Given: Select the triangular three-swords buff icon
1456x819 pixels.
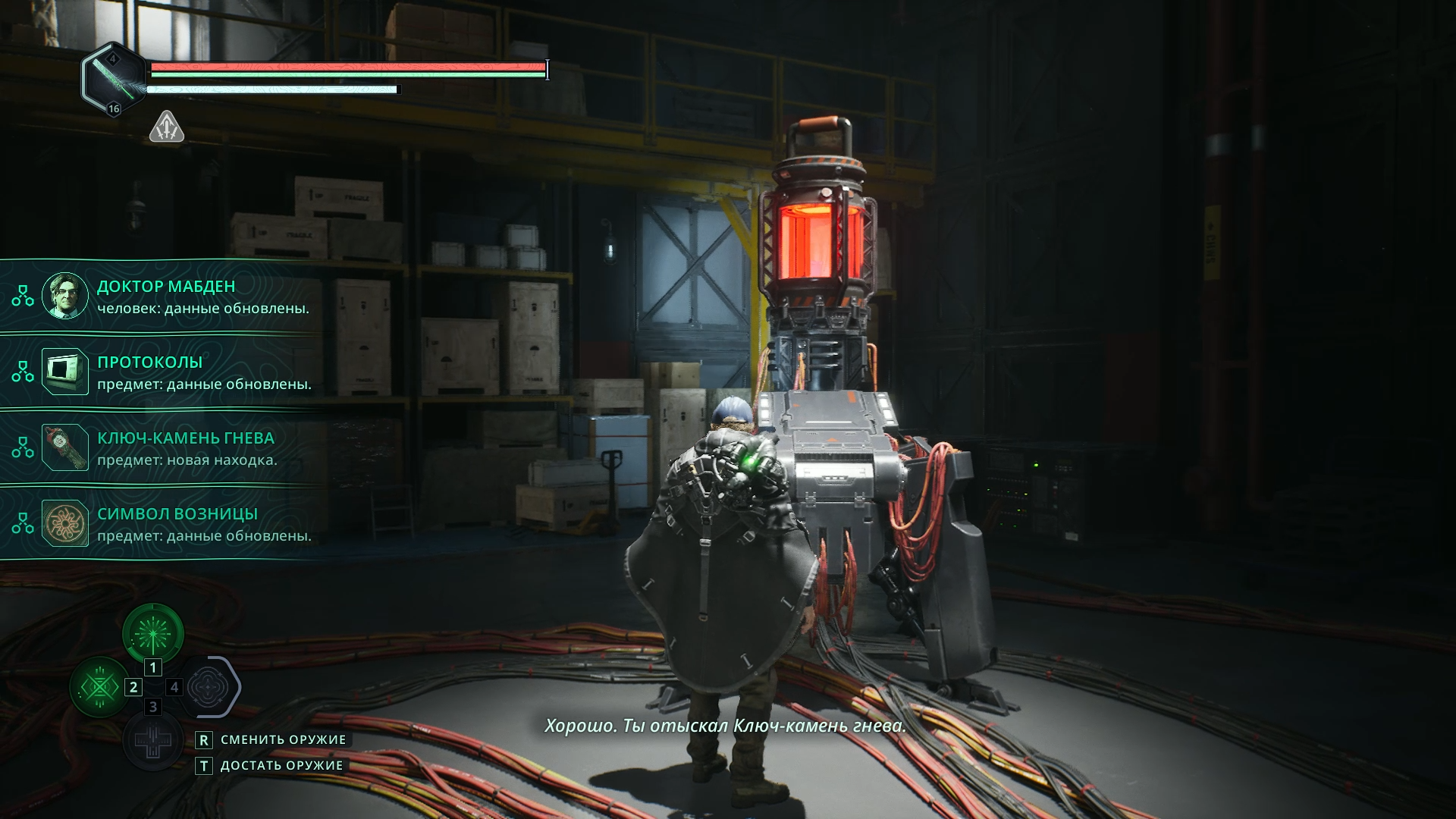Looking at the screenshot, I should 167,127.
